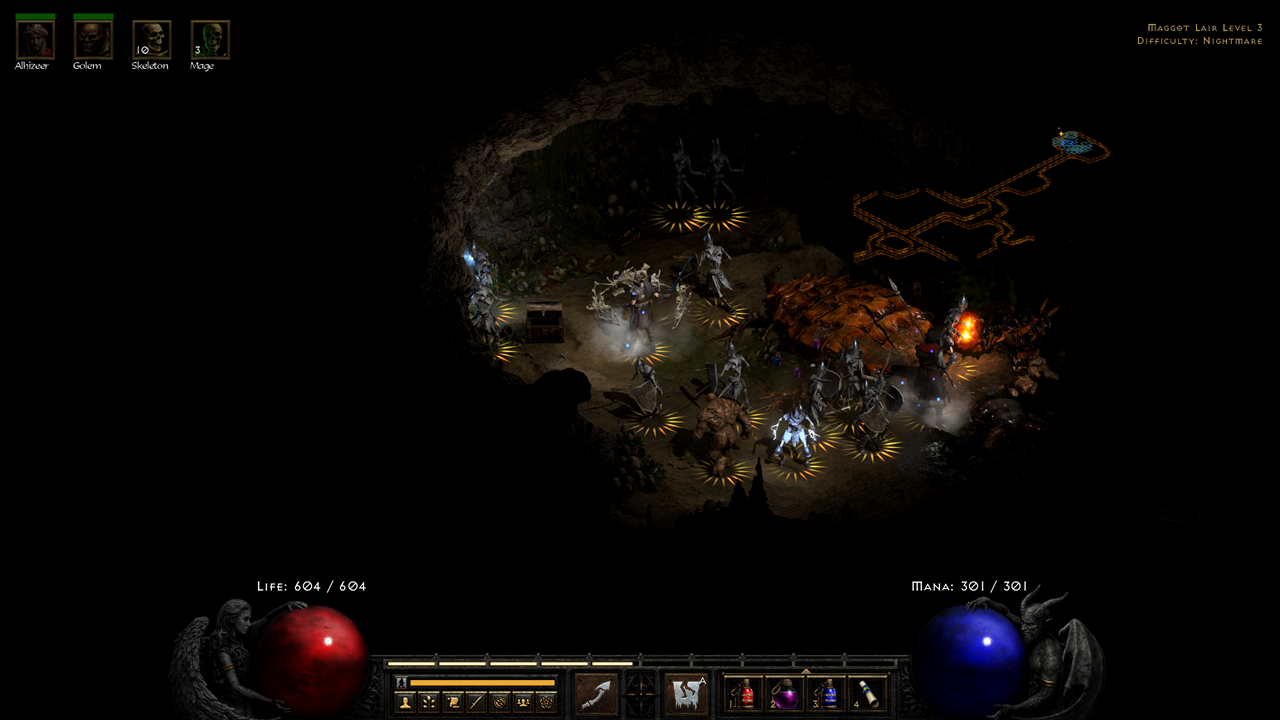This screenshot has width=1280, height=720.
Task: Select the Alhizeer mercenary portrait
Action: pyautogui.click(x=35, y=40)
